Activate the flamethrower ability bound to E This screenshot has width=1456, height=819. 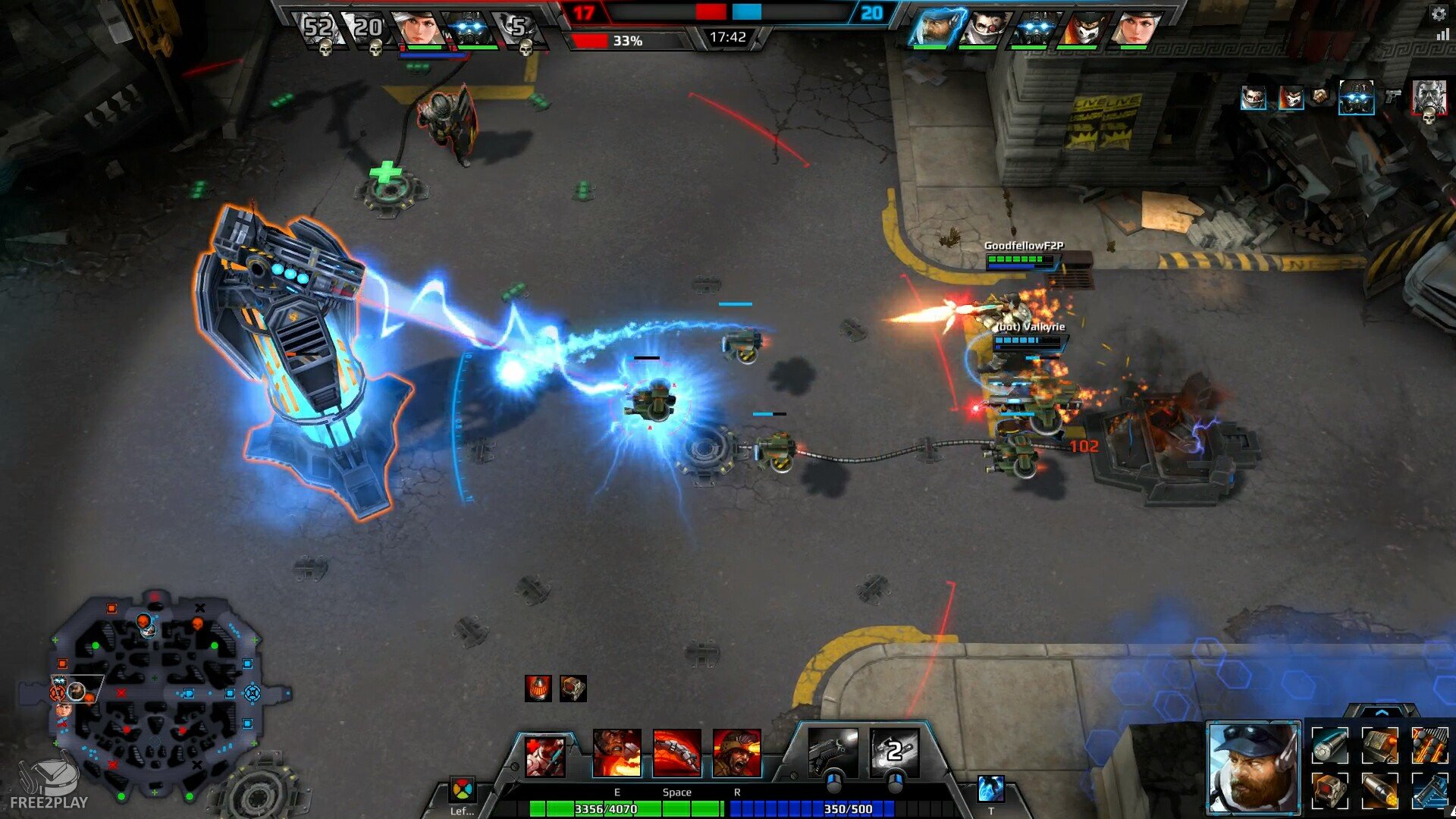pyautogui.click(x=617, y=754)
